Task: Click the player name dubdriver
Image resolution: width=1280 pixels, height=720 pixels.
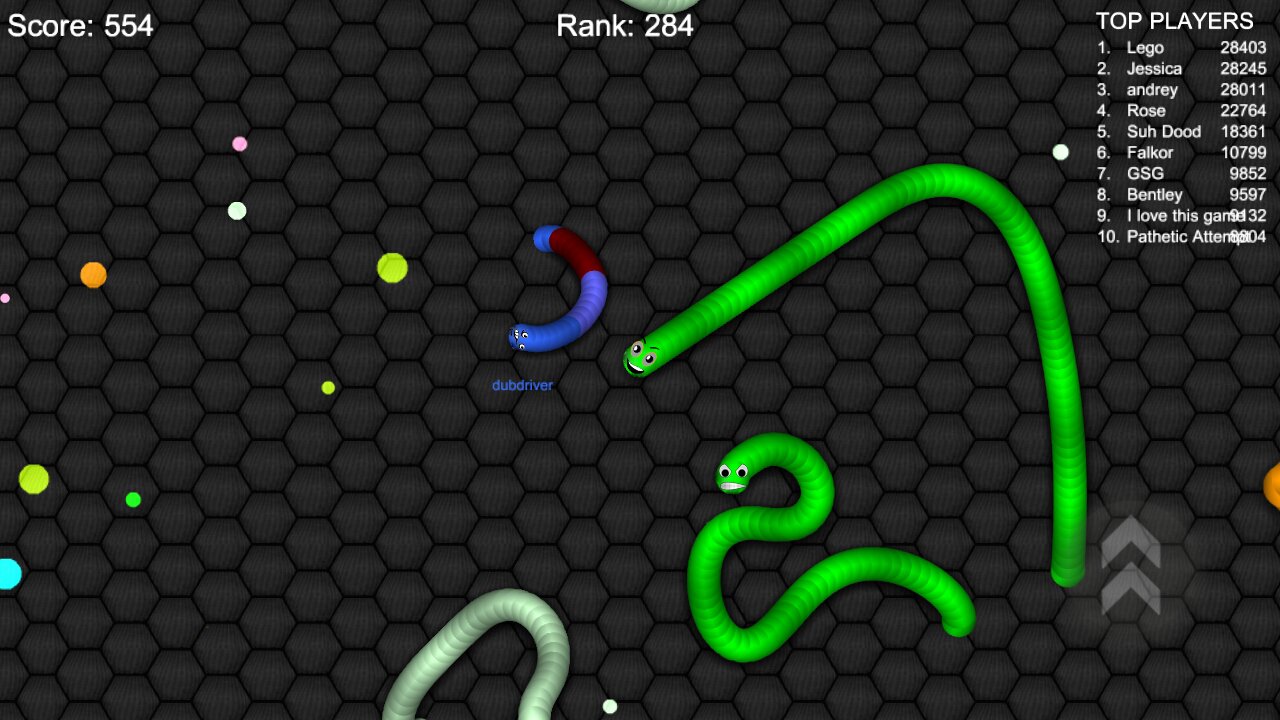Action: [x=523, y=383]
